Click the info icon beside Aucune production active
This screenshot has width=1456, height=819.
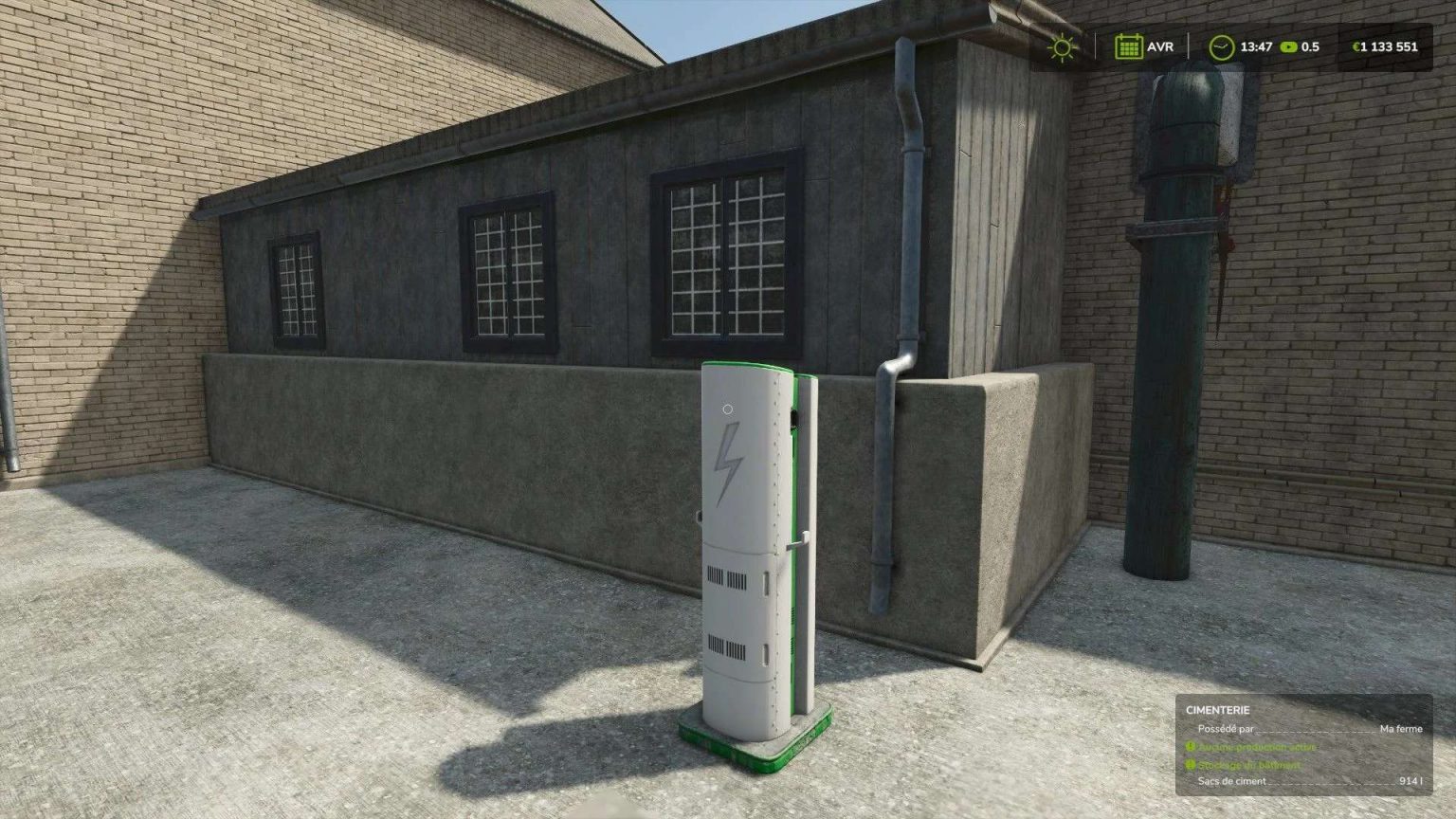pyautogui.click(x=1190, y=747)
